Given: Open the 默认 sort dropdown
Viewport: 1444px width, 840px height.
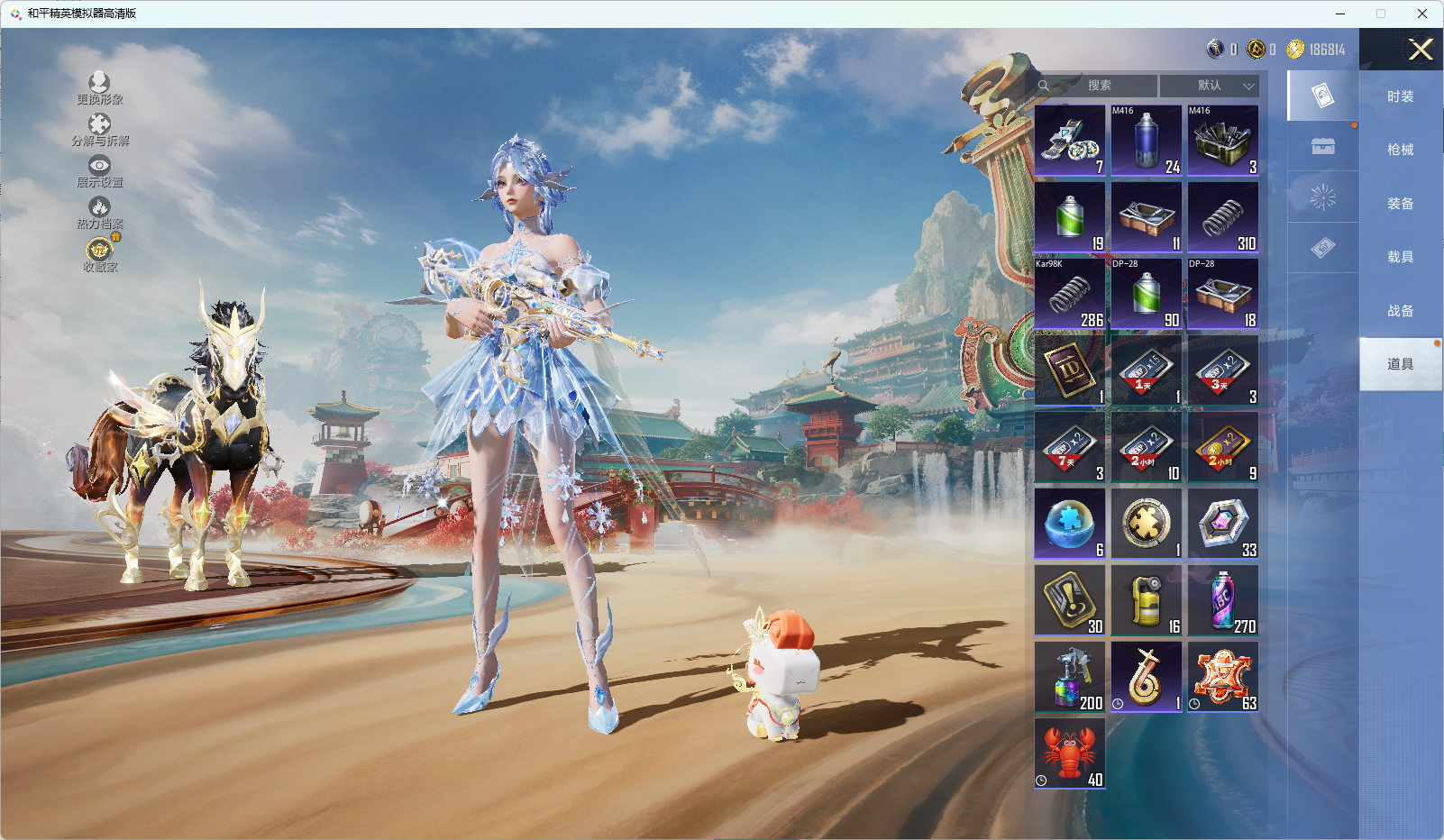Looking at the screenshot, I should pos(1209,86).
